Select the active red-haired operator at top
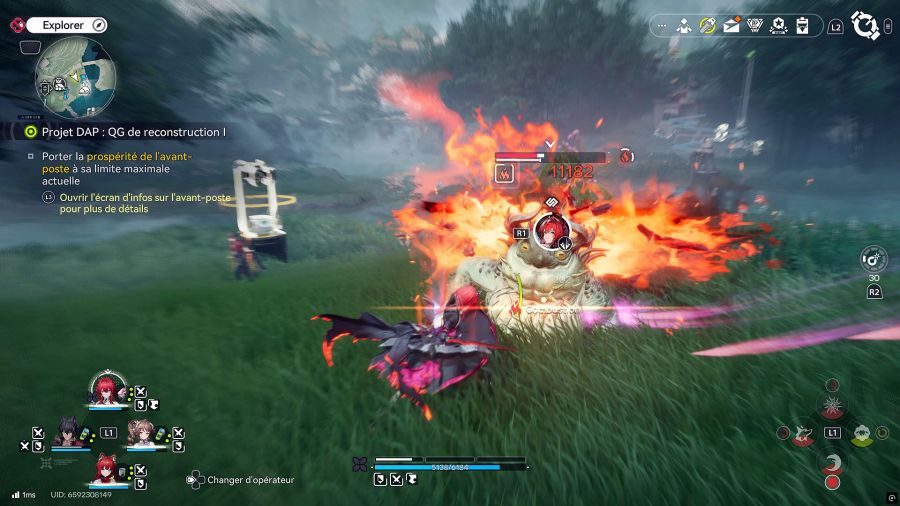The image size is (900, 506). (105, 389)
